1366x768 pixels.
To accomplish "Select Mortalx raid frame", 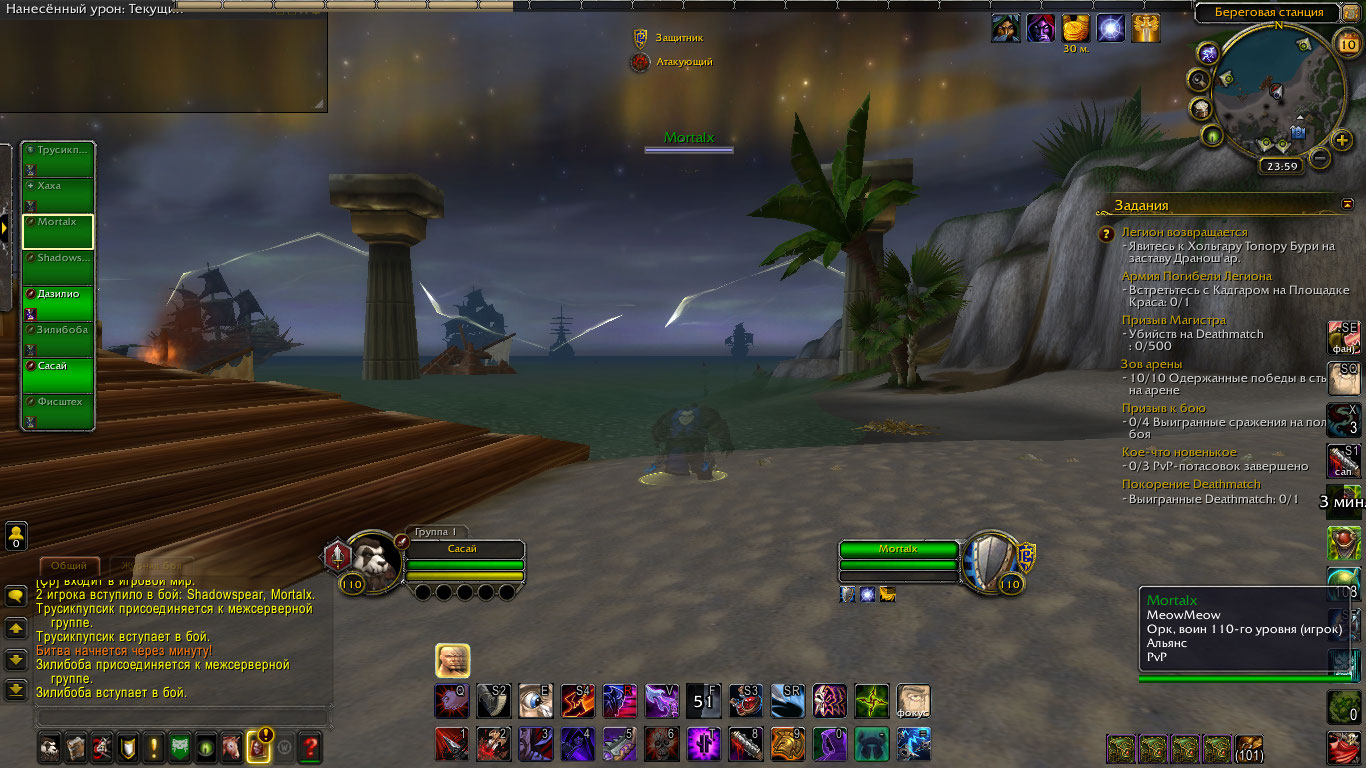I will 58,231.
